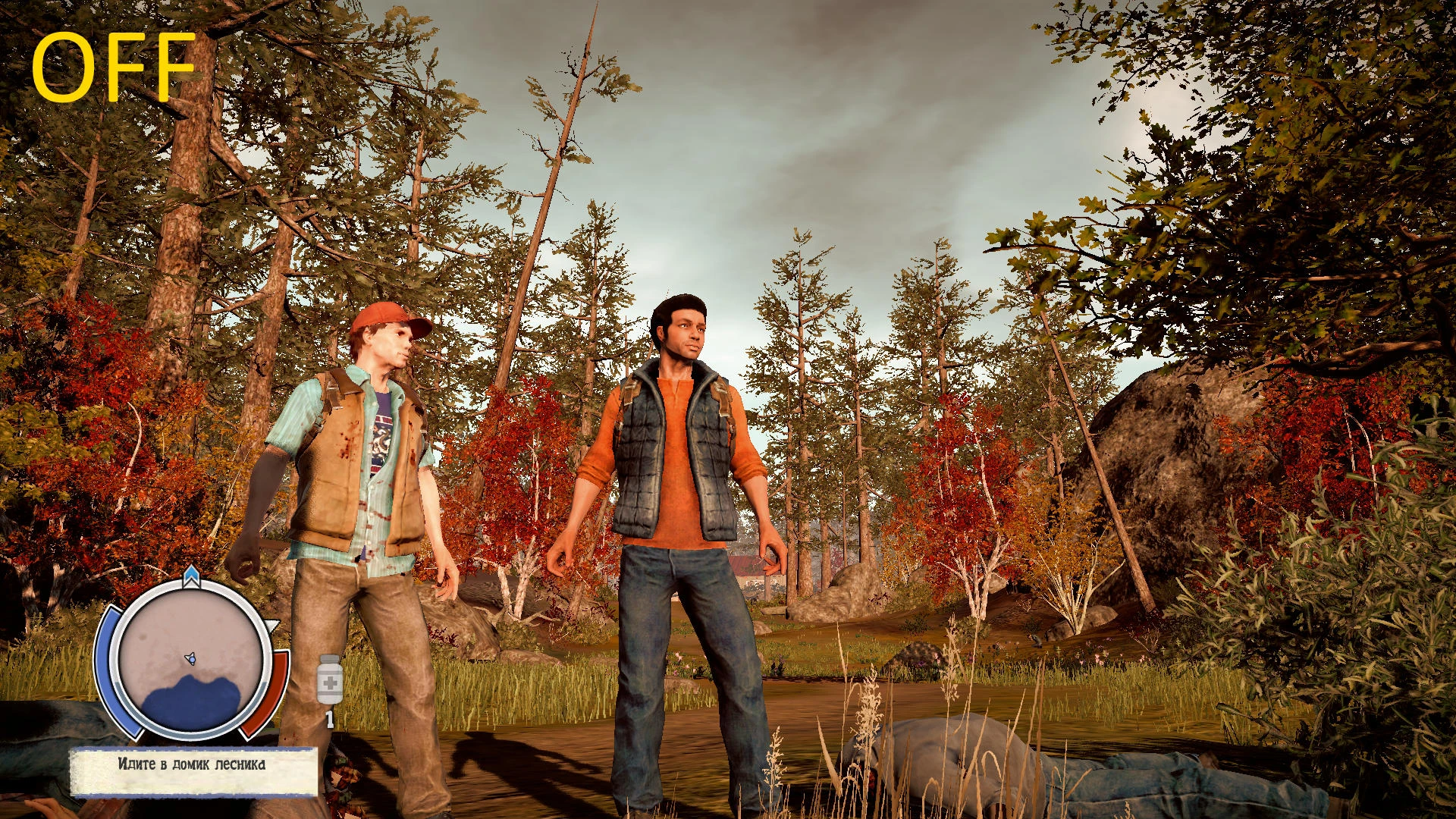Select the blue lake area on the minimap
1456x819 pixels.
pos(193,704)
